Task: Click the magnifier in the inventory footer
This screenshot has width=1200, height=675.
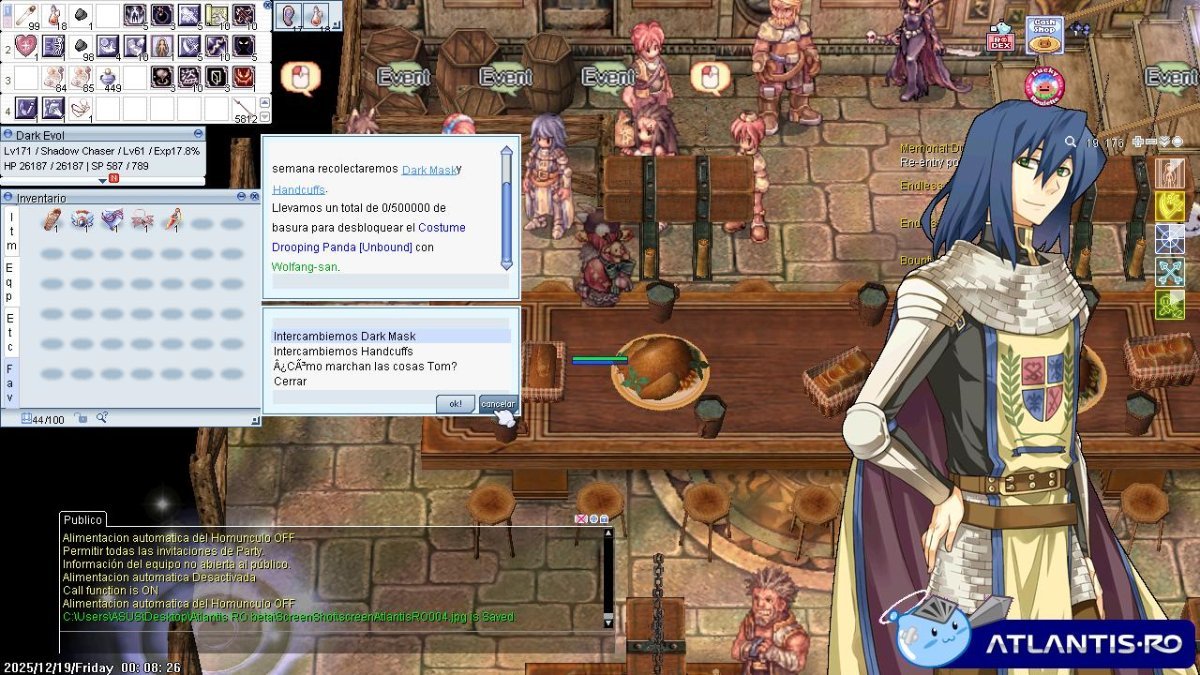Action: 102,418
